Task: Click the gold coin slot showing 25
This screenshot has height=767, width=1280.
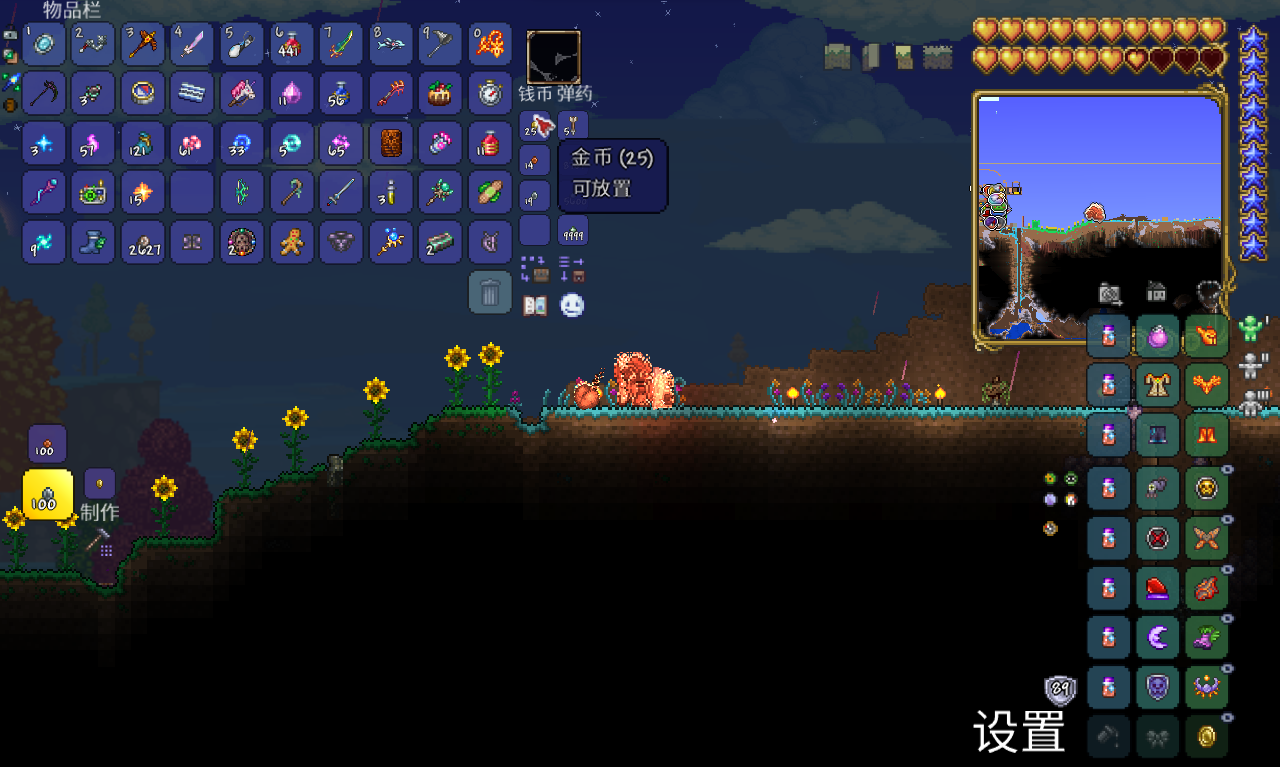Action: coord(535,126)
